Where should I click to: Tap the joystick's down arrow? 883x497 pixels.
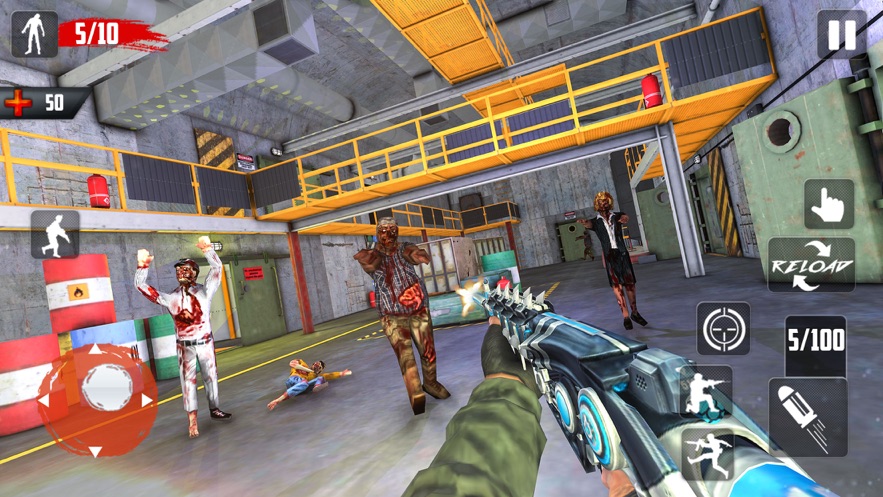point(96,451)
